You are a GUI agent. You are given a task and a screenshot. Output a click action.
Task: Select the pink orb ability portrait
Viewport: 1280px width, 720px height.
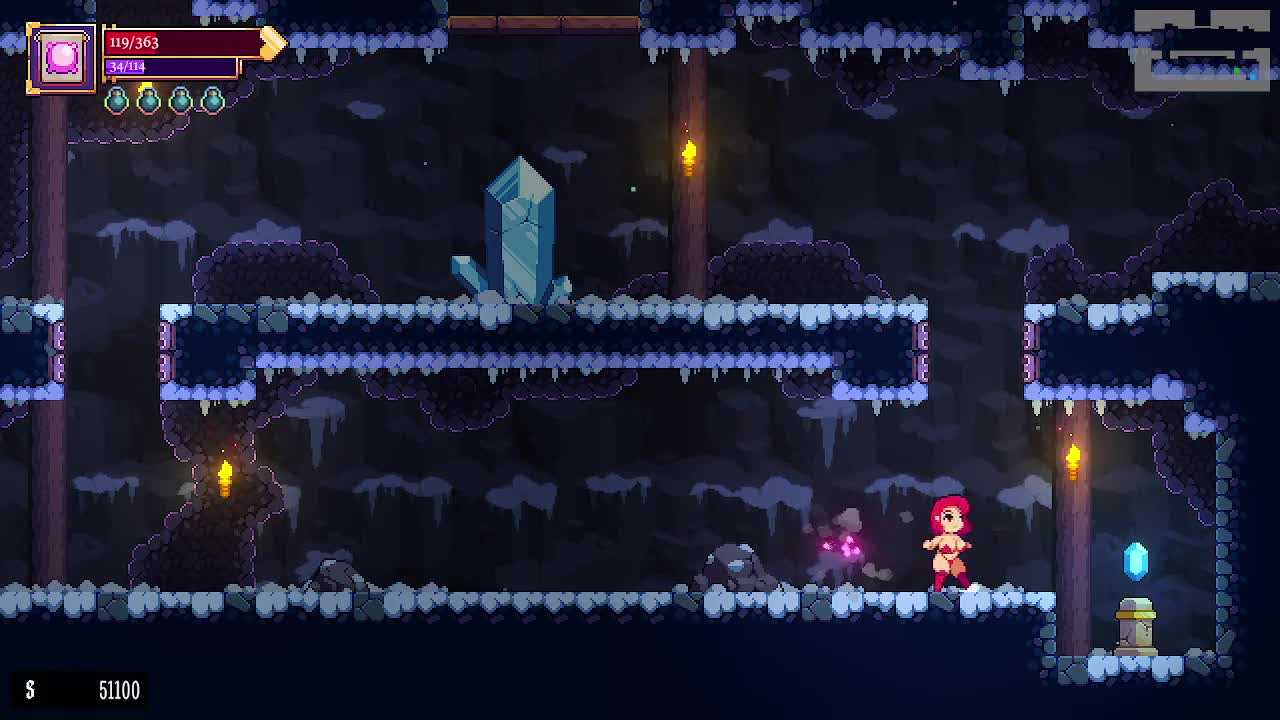tap(61, 58)
